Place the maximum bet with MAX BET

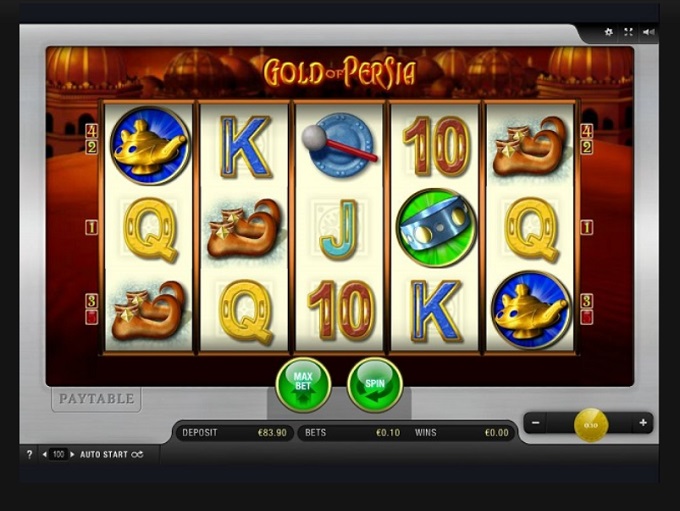point(303,384)
